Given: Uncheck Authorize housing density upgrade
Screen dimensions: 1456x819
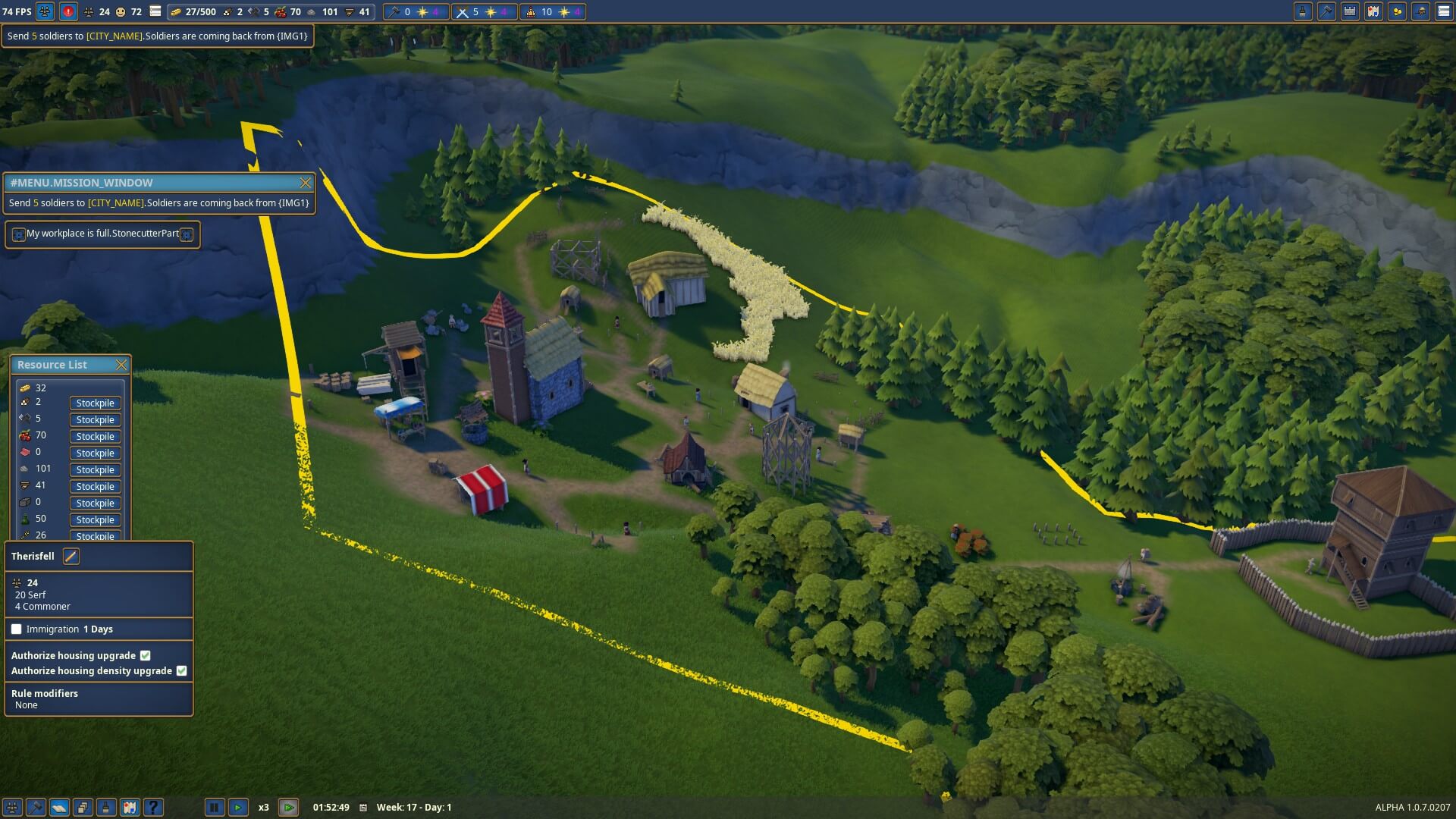Looking at the screenshot, I should pyautogui.click(x=182, y=671).
